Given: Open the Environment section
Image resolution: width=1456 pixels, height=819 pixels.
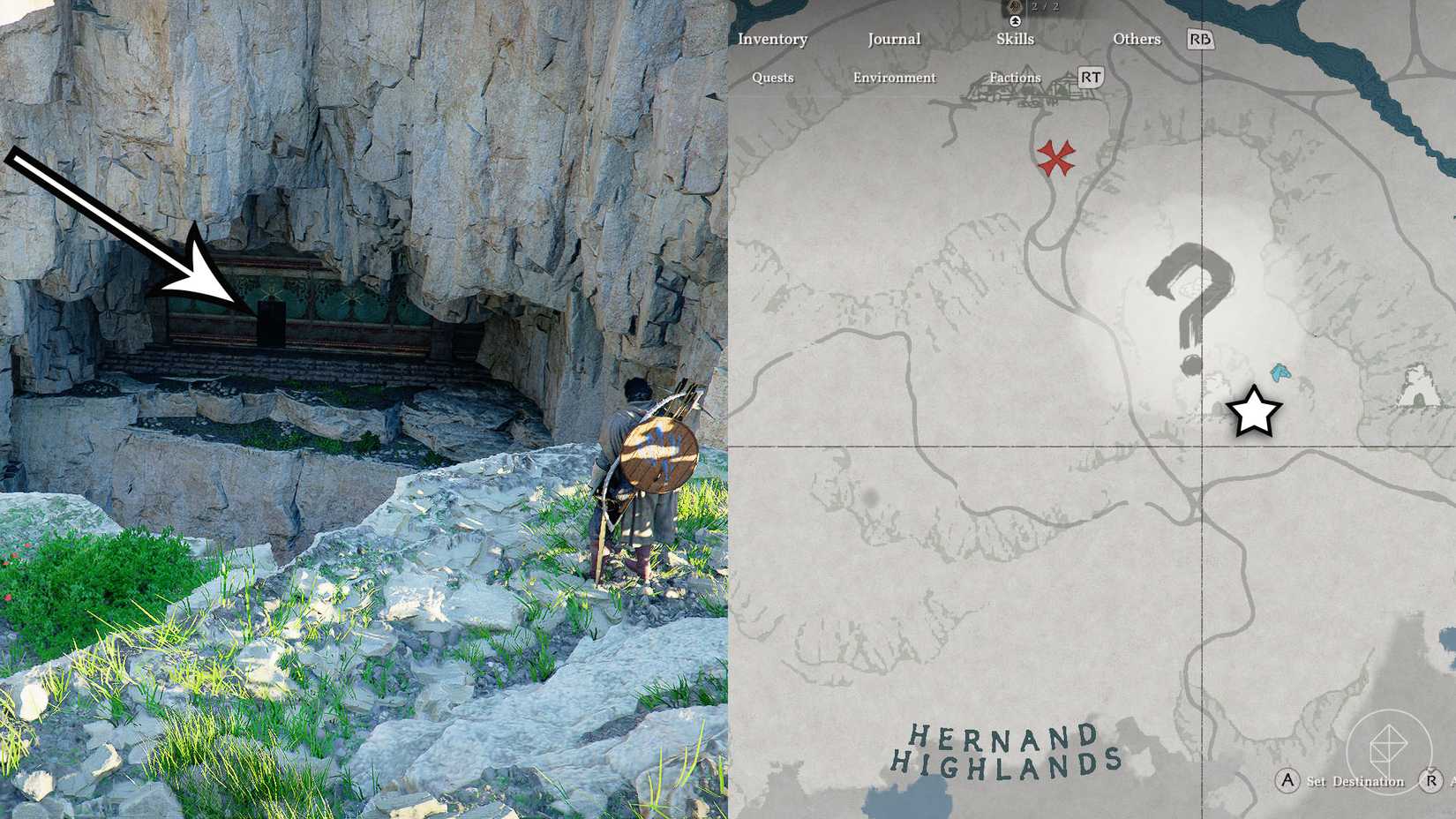Looking at the screenshot, I should pos(894,78).
